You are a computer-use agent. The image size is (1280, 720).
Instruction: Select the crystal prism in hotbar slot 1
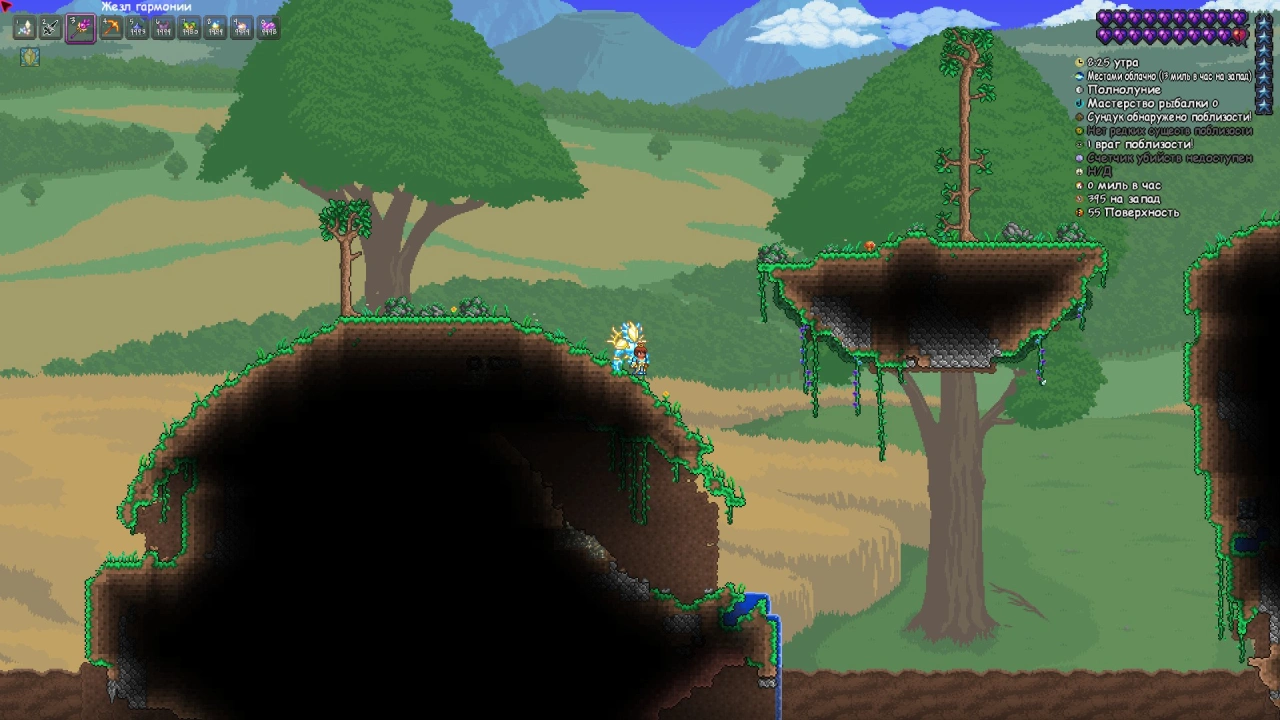pos(23,29)
